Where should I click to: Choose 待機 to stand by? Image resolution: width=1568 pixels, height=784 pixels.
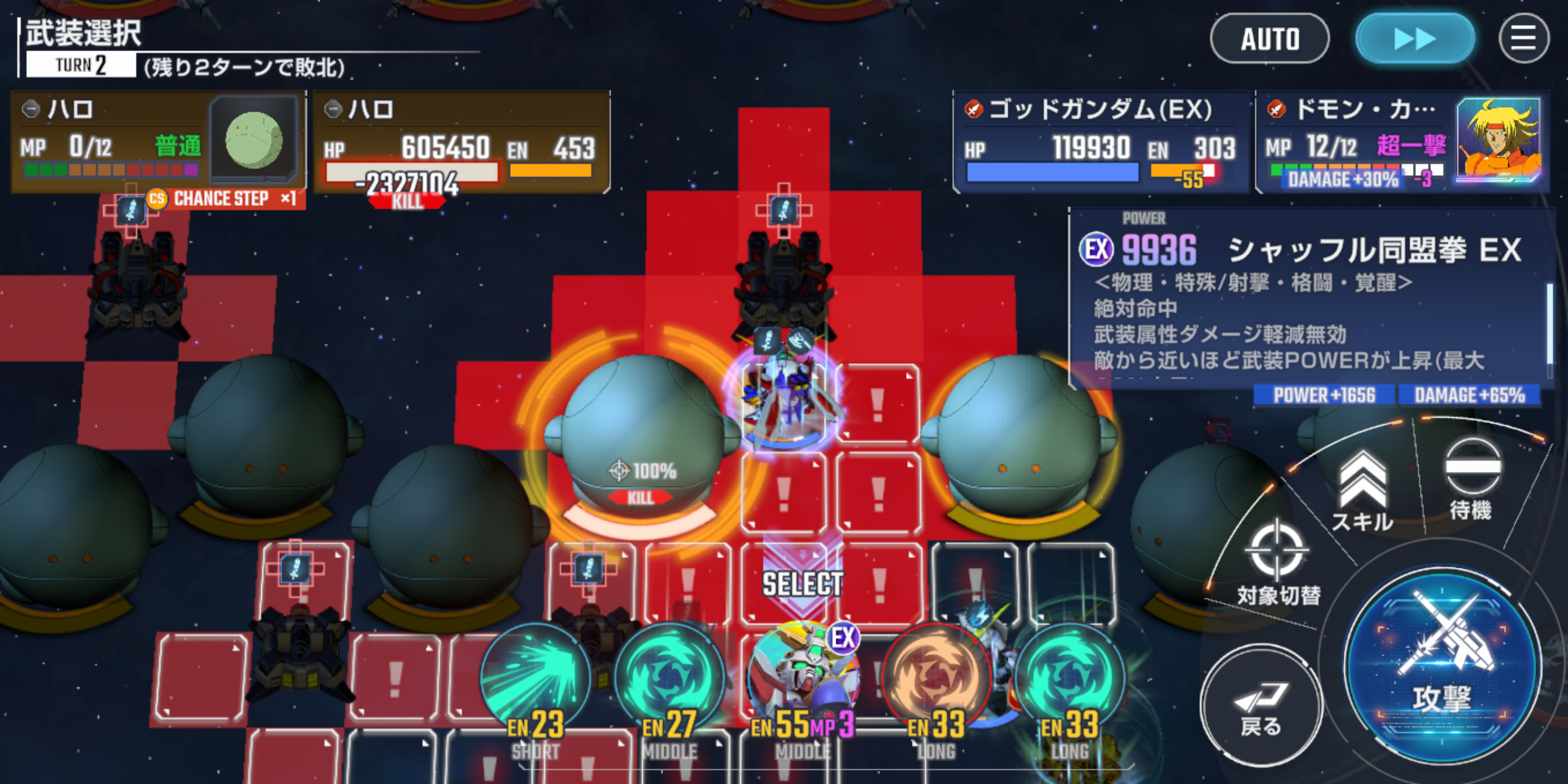coord(1471,479)
